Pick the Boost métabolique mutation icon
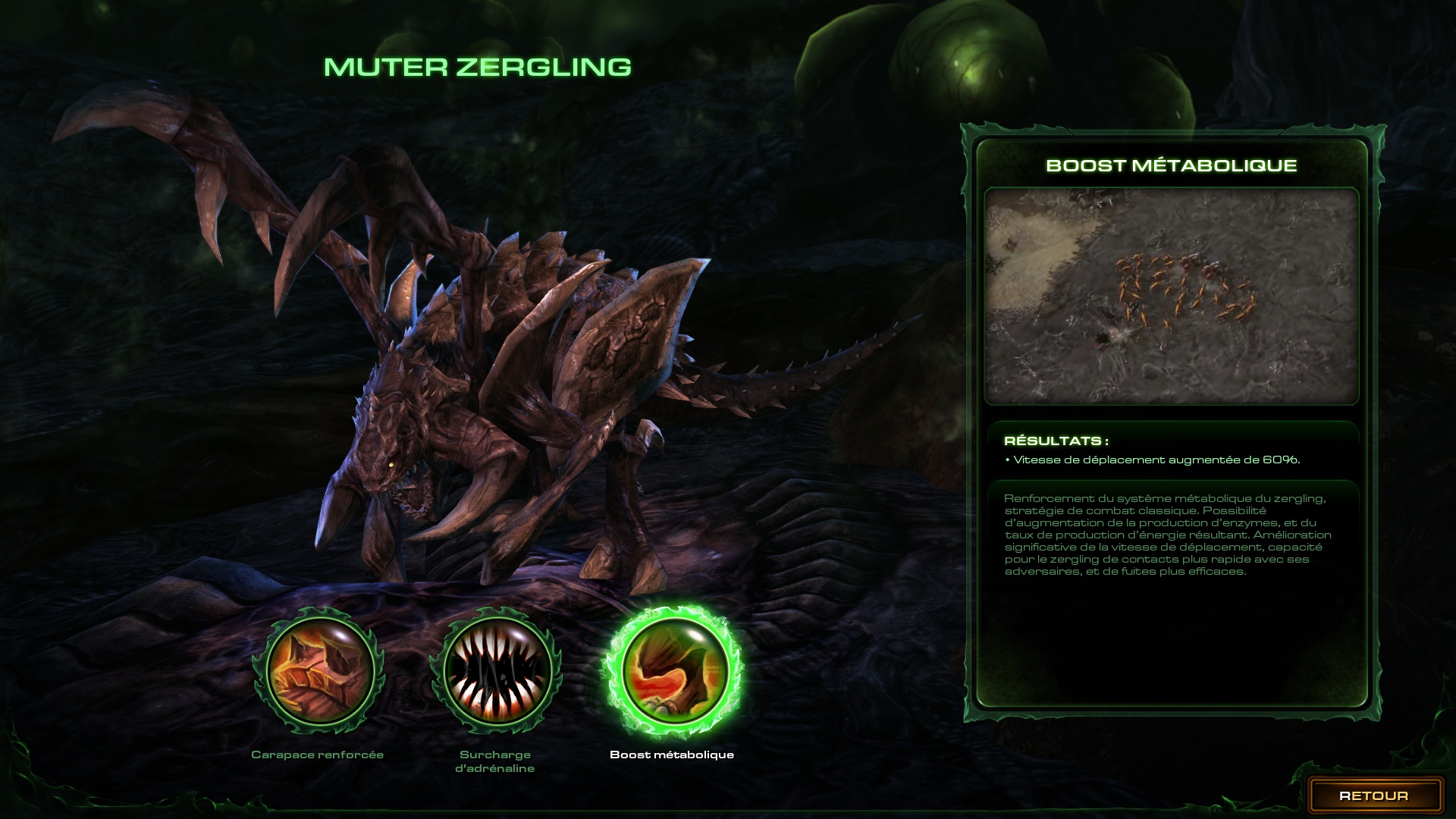Screen dimensions: 1456x819 pos(673,673)
